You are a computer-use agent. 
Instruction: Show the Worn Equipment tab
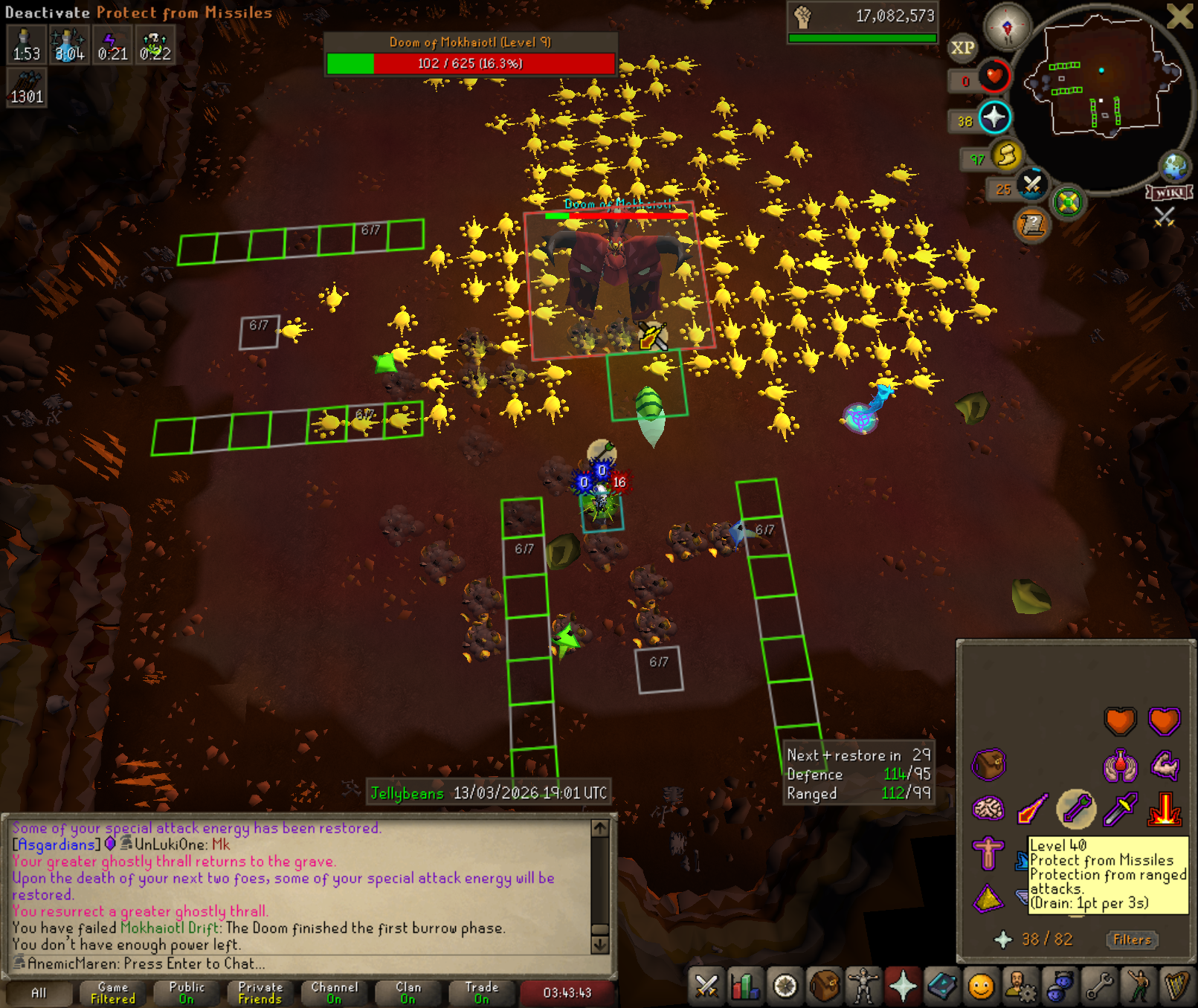point(863,986)
